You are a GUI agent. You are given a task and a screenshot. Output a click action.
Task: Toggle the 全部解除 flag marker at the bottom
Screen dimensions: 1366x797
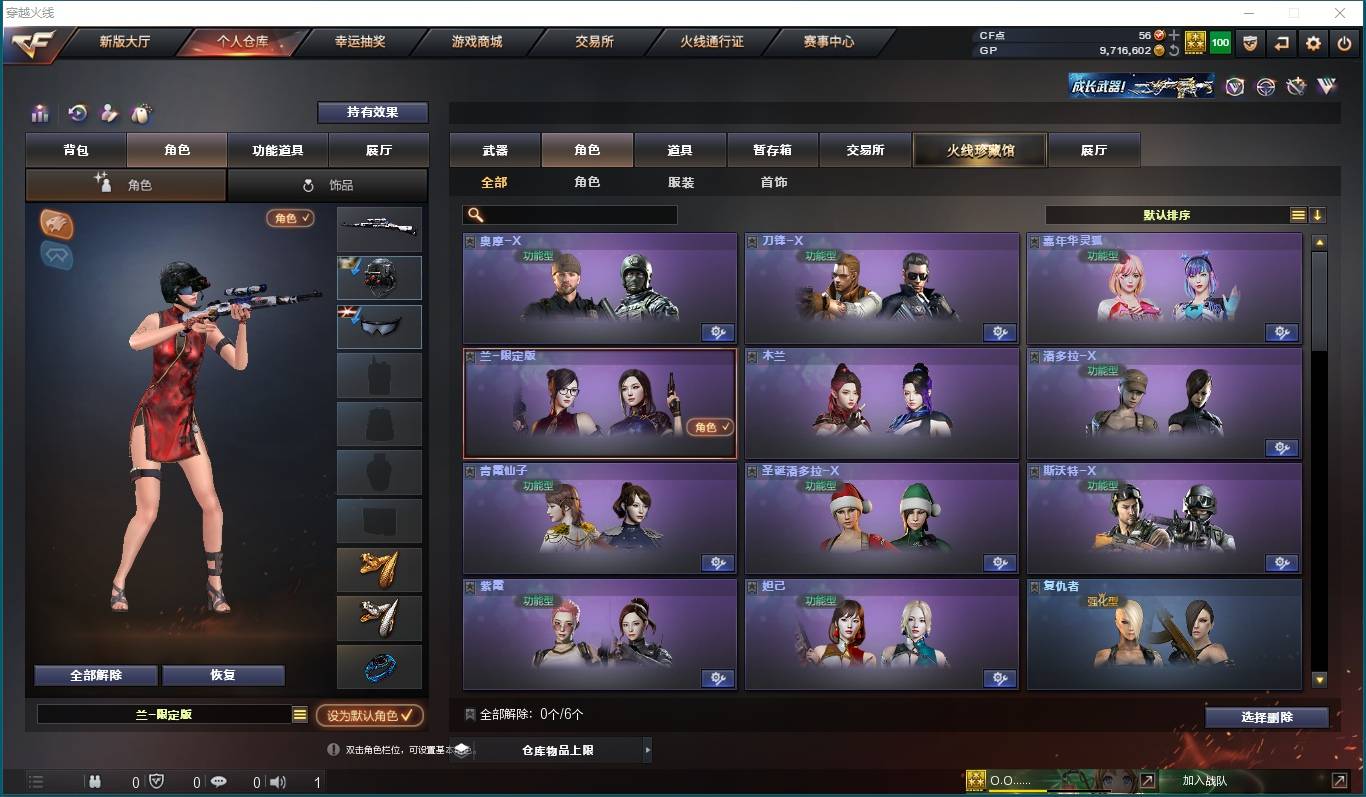(x=471, y=714)
